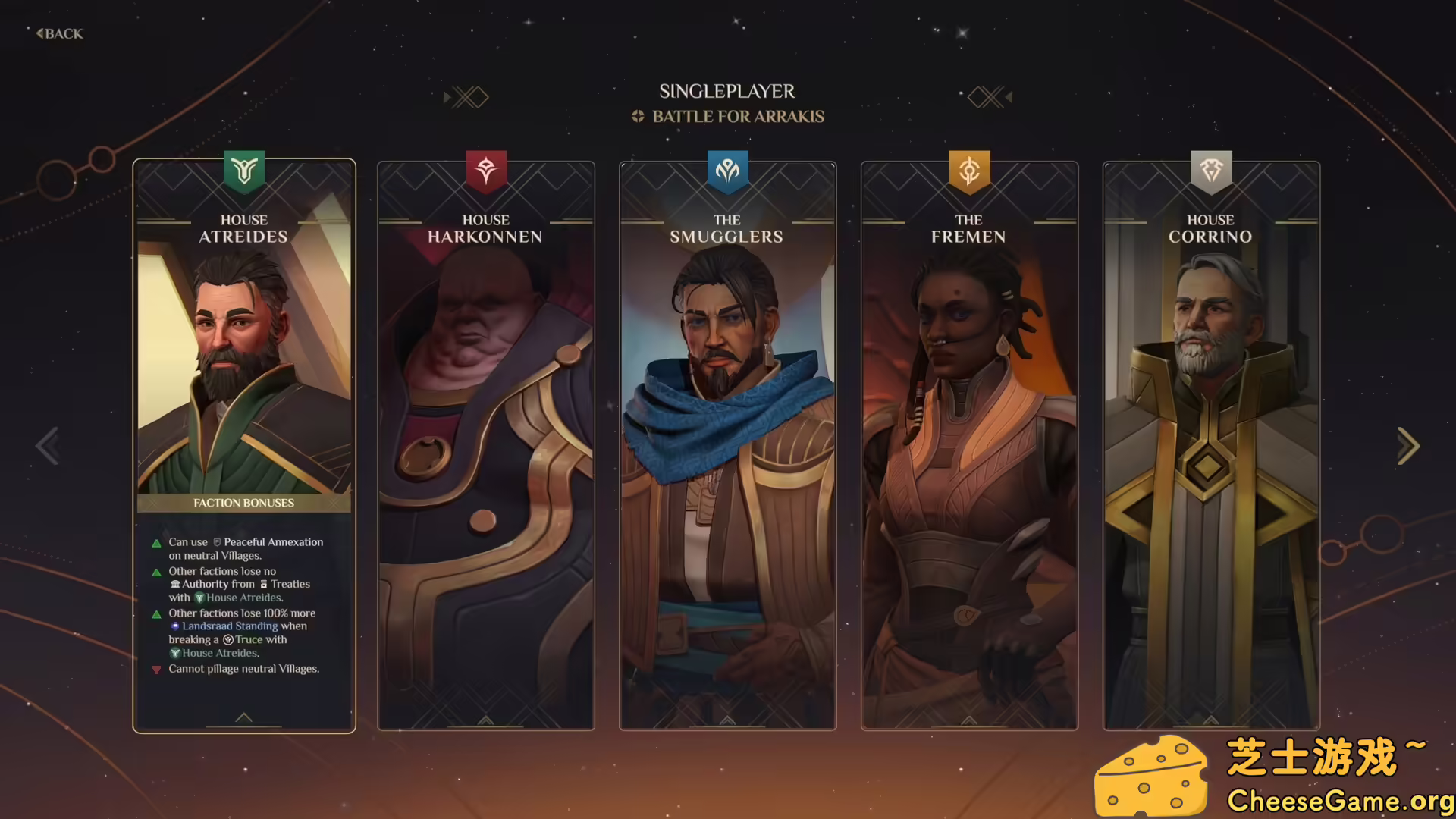This screenshot has width=1456, height=819.
Task: Click the blue Smugglers emblem banner
Action: (728, 171)
